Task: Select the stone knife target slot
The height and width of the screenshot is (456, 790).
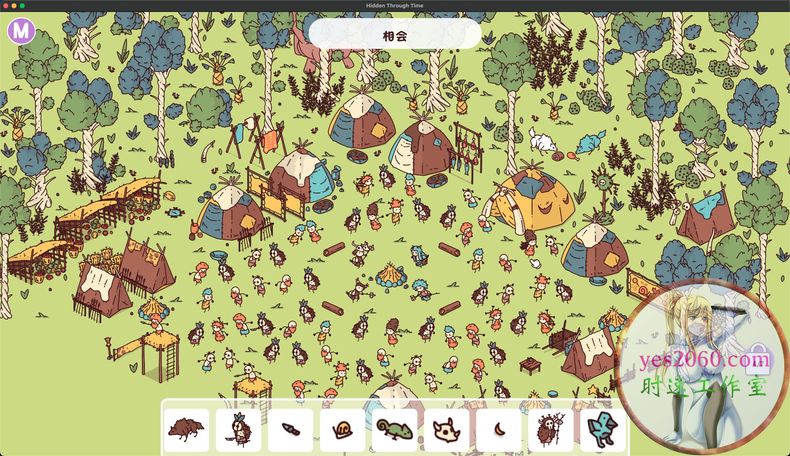Action: coord(290,430)
